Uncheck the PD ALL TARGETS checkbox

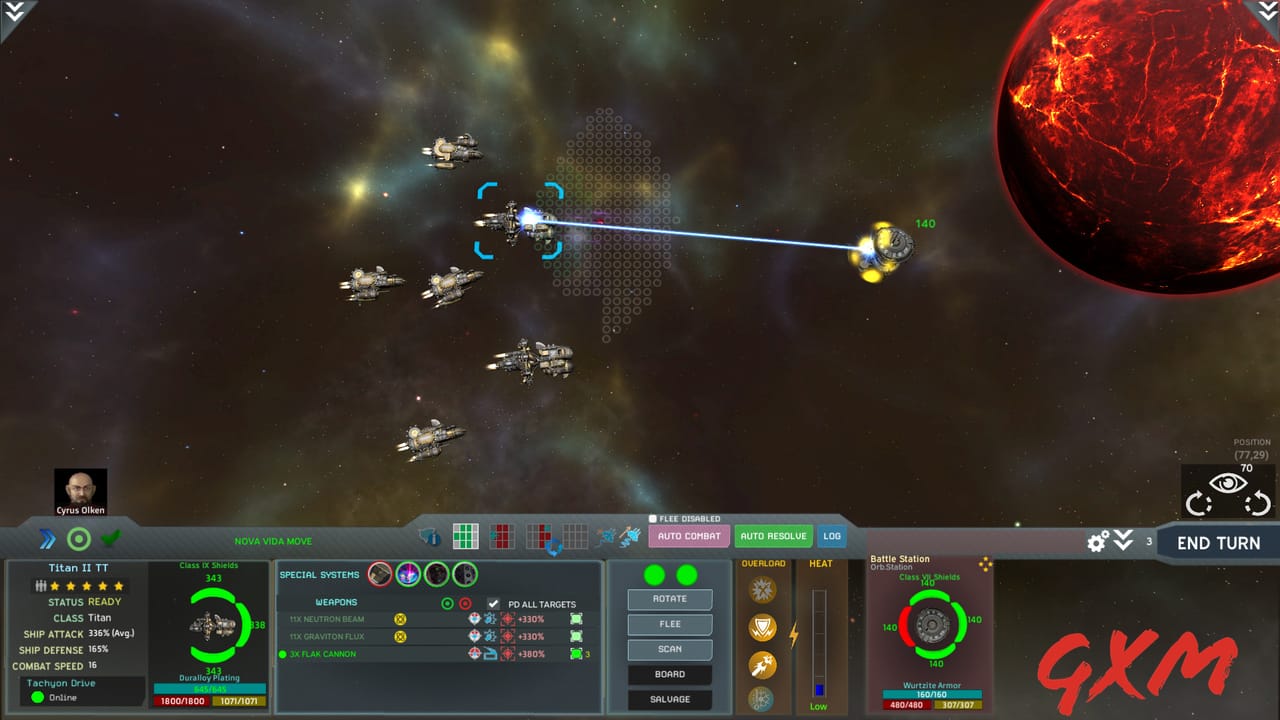(493, 603)
